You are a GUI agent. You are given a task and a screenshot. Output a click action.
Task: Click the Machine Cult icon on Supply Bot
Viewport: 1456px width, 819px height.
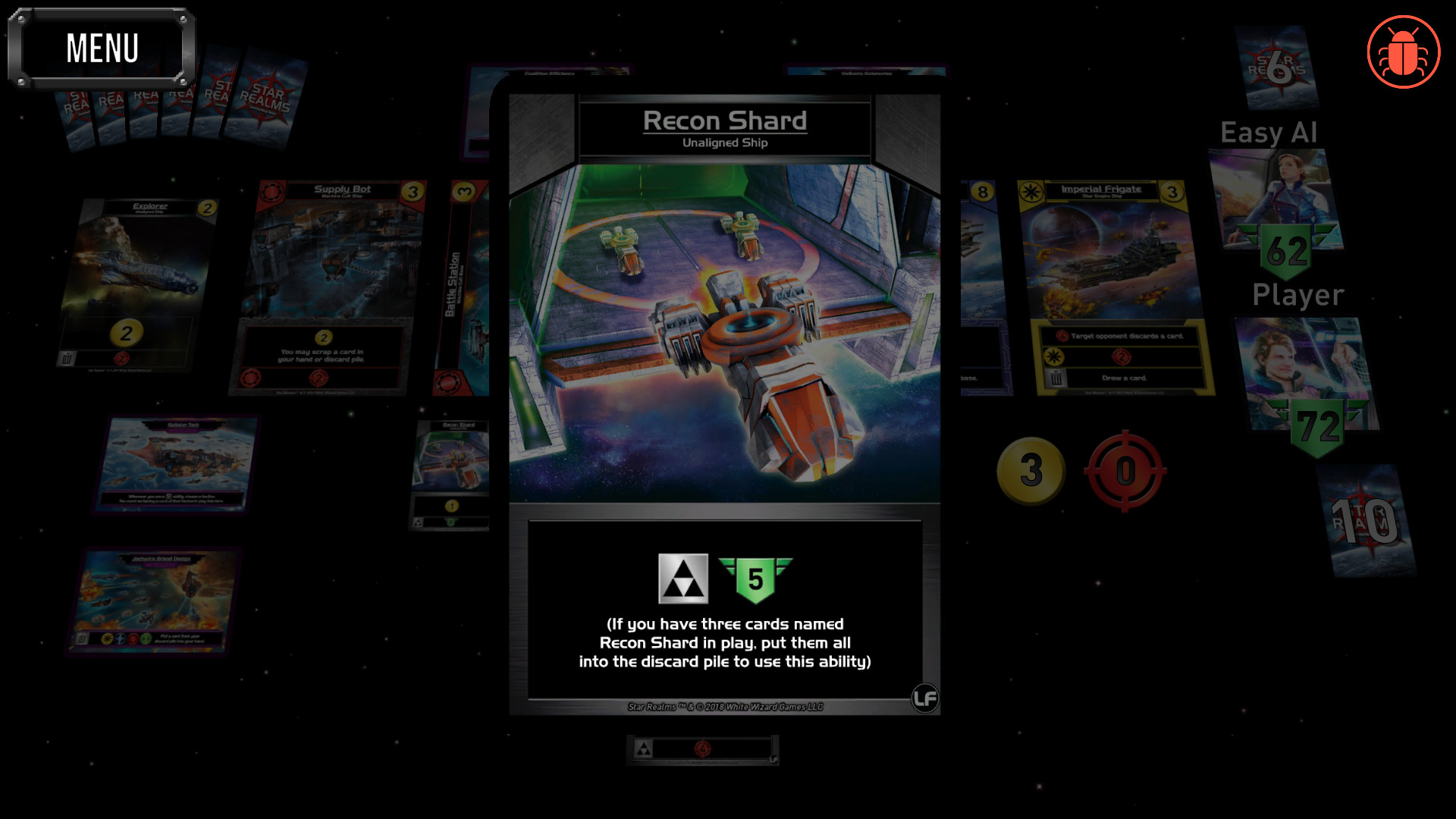(x=271, y=190)
